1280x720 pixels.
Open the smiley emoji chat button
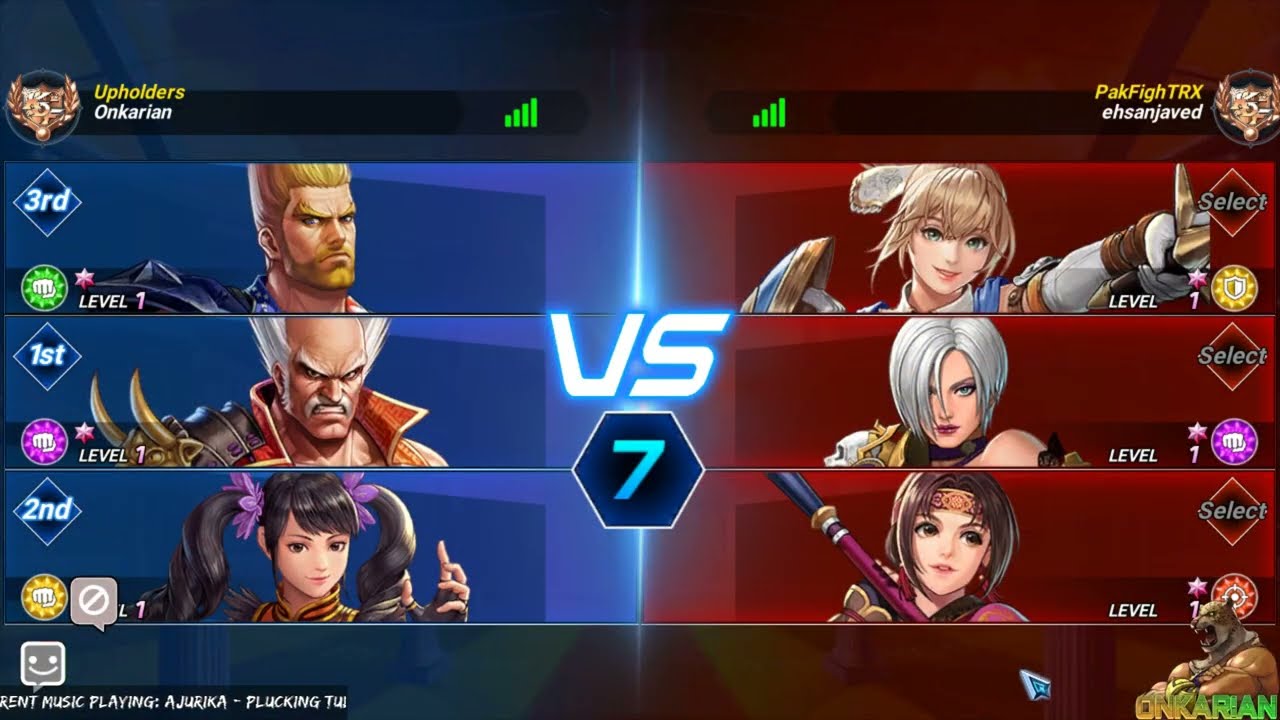pos(43,664)
